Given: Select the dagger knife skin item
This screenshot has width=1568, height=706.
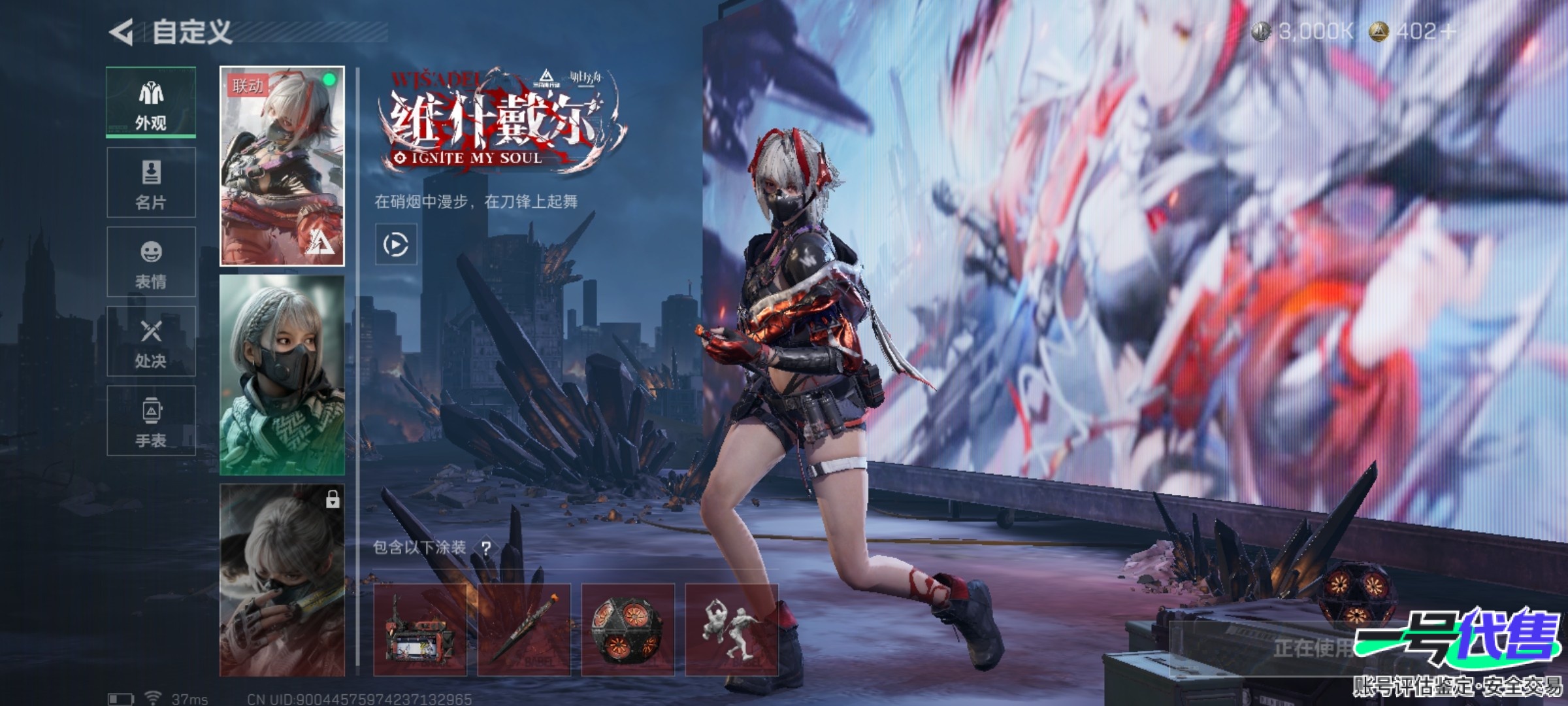Looking at the screenshot, I should coord(524,630).
